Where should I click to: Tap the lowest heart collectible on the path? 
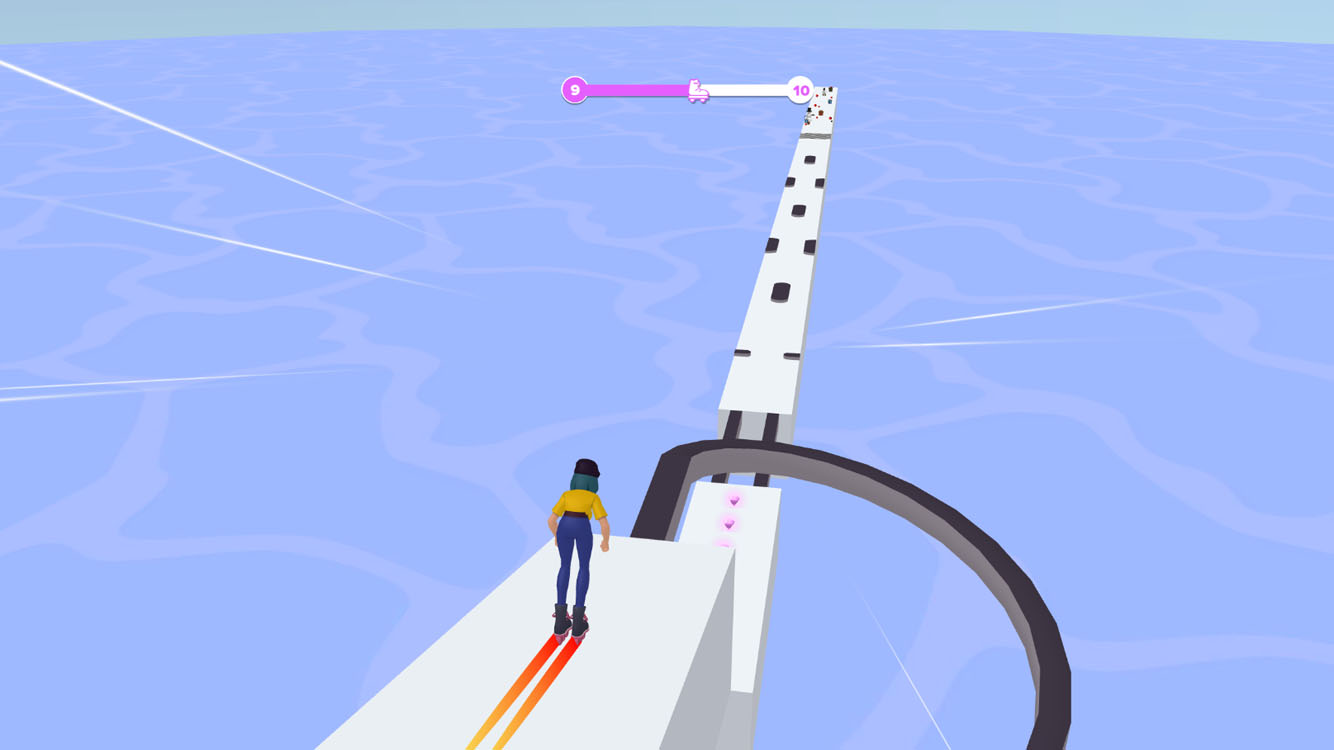pyautogui.click(x=723, y=545)
